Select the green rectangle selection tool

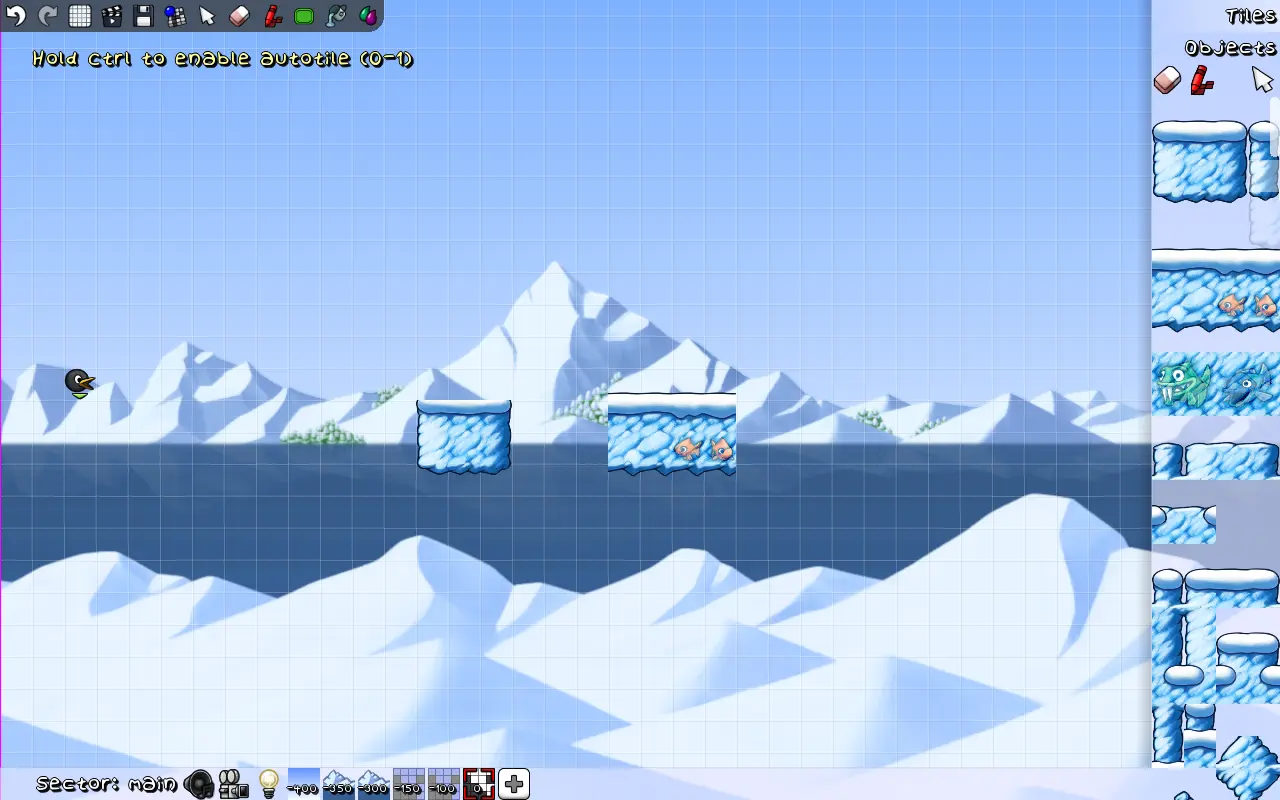(x=302, y=15)
